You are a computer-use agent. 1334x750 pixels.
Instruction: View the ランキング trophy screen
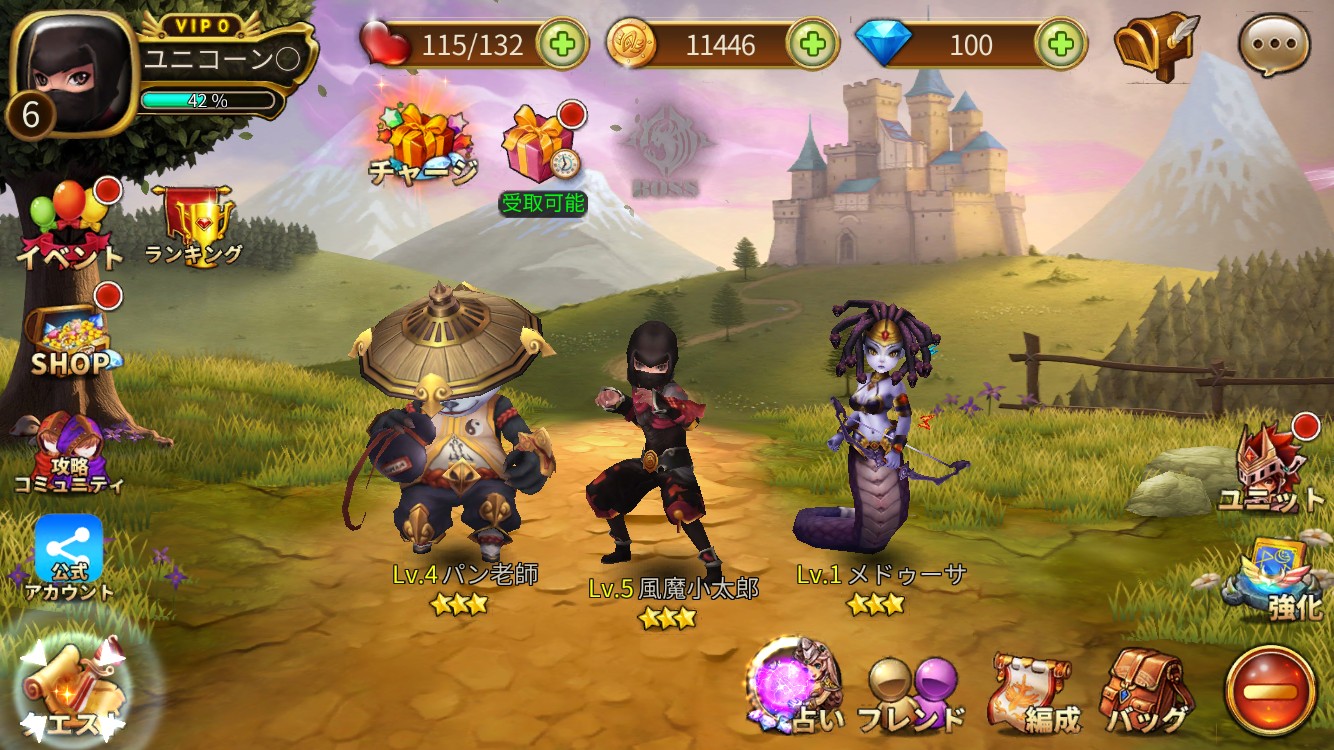click(195, 225)
